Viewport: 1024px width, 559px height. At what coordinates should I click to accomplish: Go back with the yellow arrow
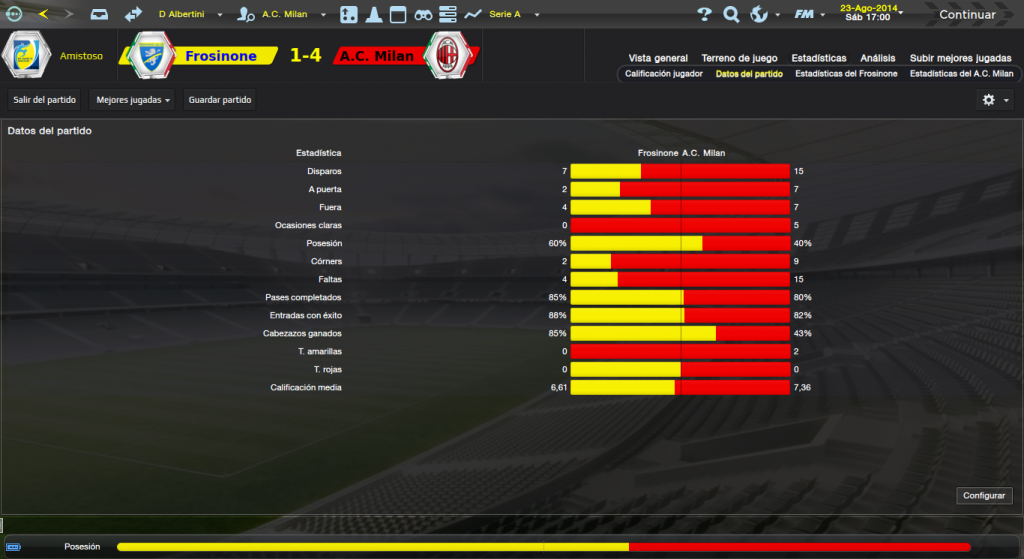point(43,14)
